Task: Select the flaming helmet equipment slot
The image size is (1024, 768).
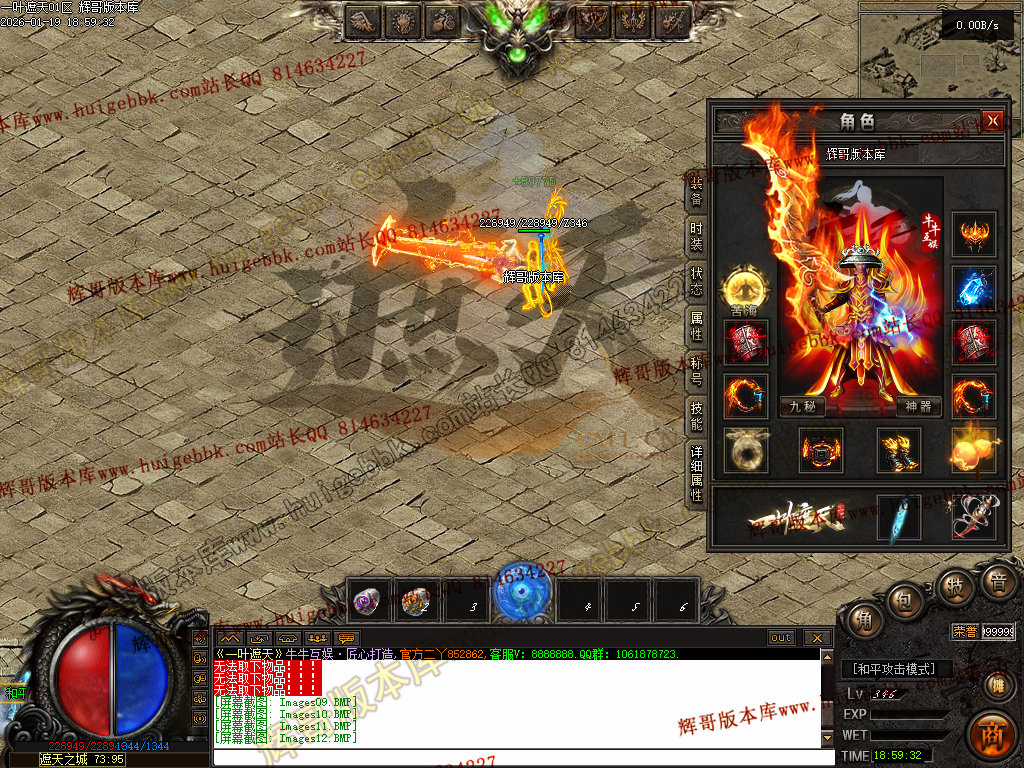Action: tap(973, 235)
